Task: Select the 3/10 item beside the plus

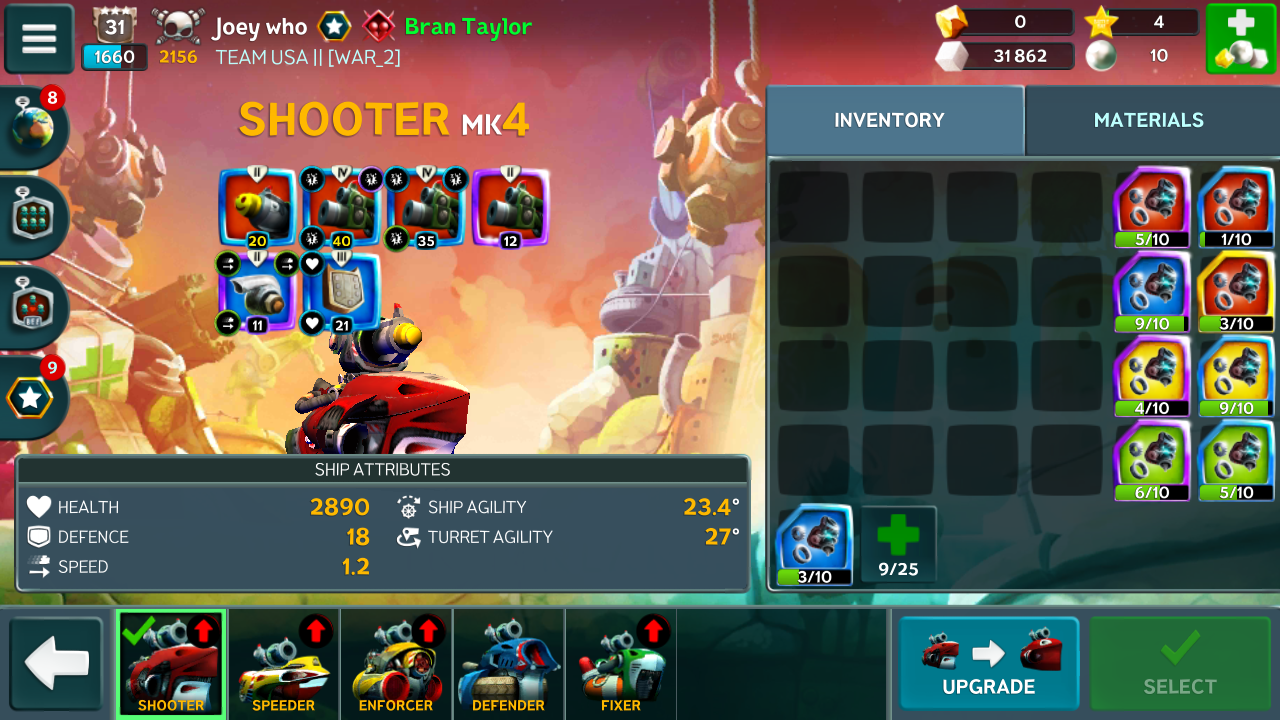Action: (814, 545)
